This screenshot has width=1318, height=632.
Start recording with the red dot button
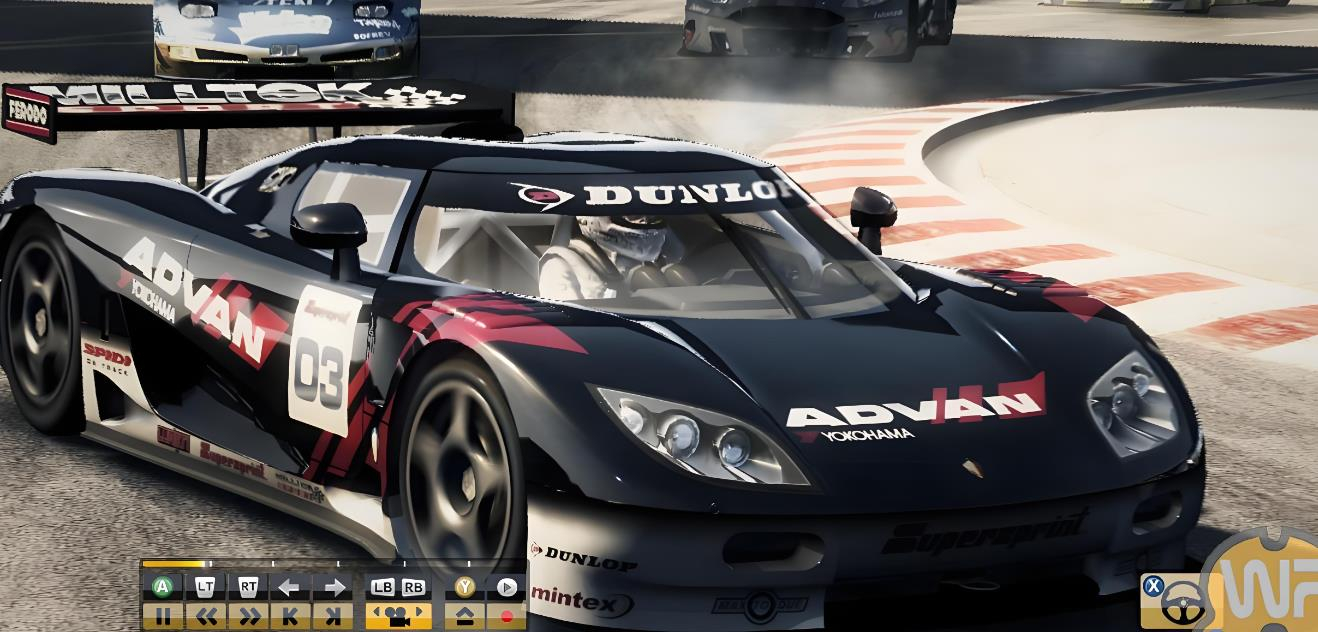(507, 616)
